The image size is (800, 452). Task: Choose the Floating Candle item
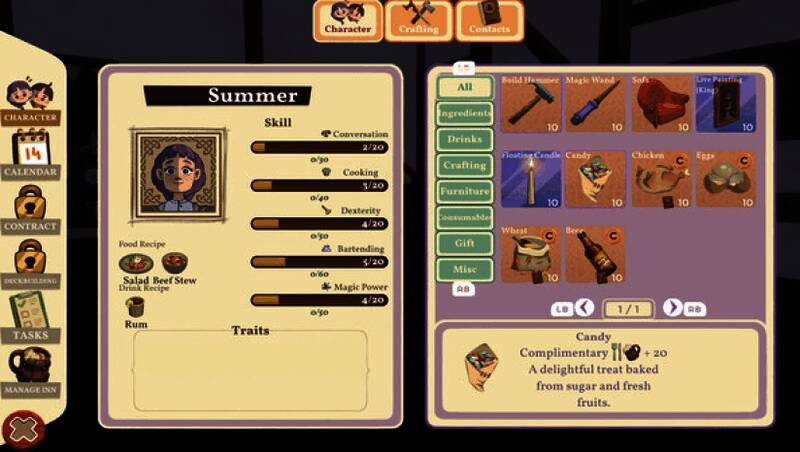coord(531,179)
